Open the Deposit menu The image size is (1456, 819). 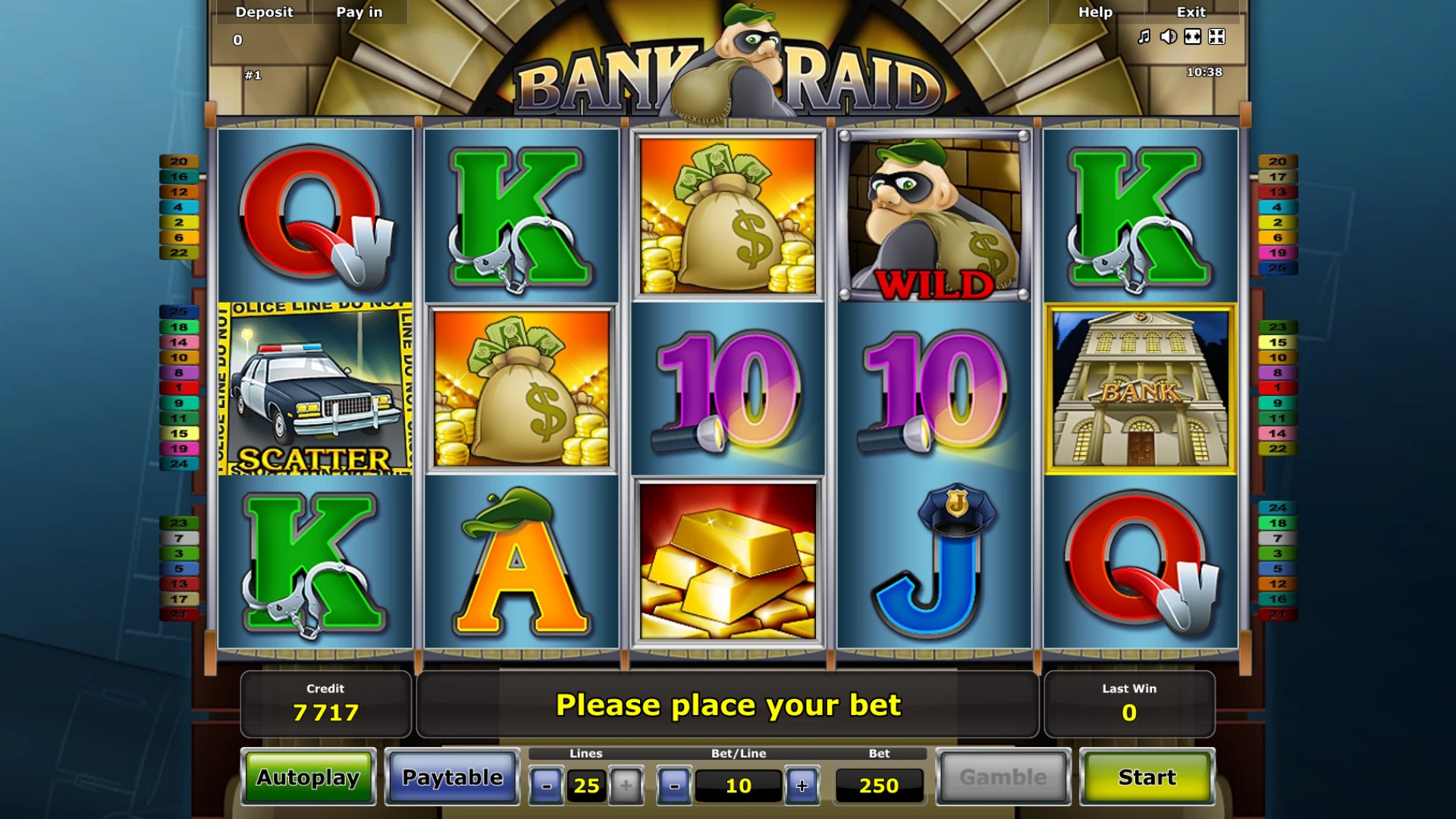pyautogui.click(x=264, y=12)
